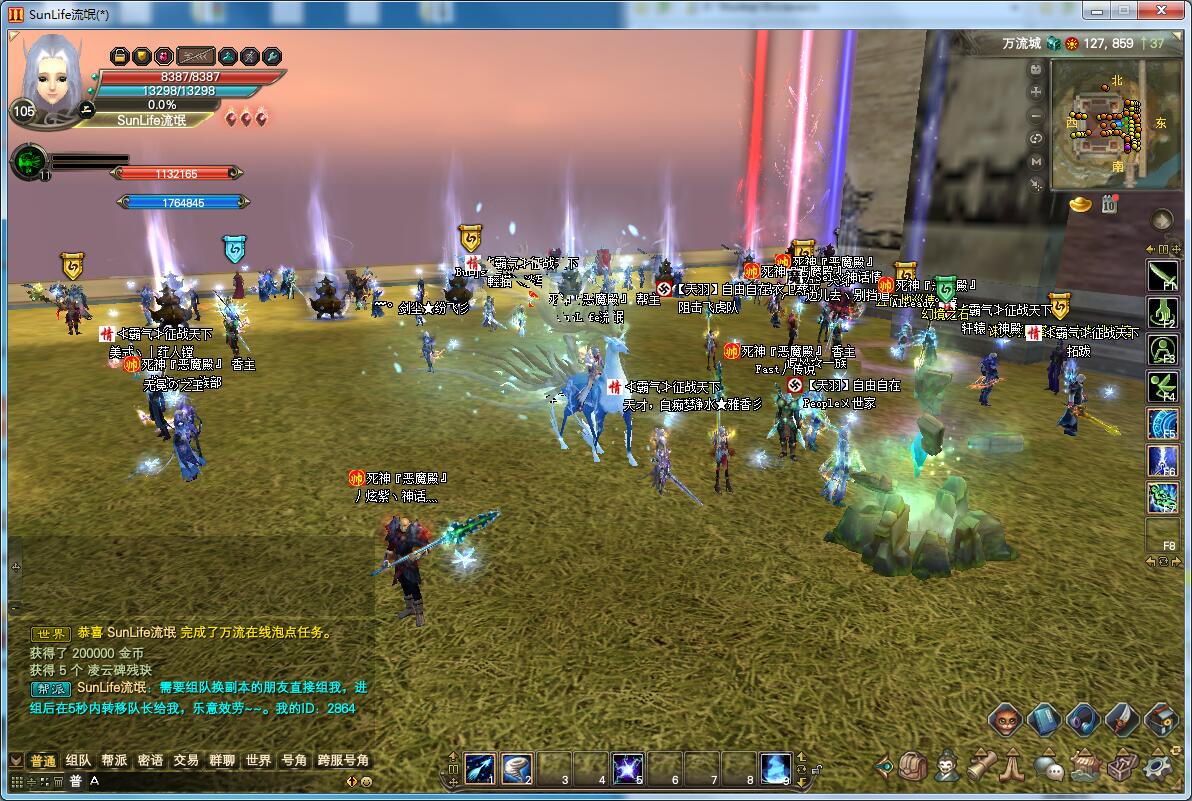Click the gold ingot shop icon

pos(1081,204)
